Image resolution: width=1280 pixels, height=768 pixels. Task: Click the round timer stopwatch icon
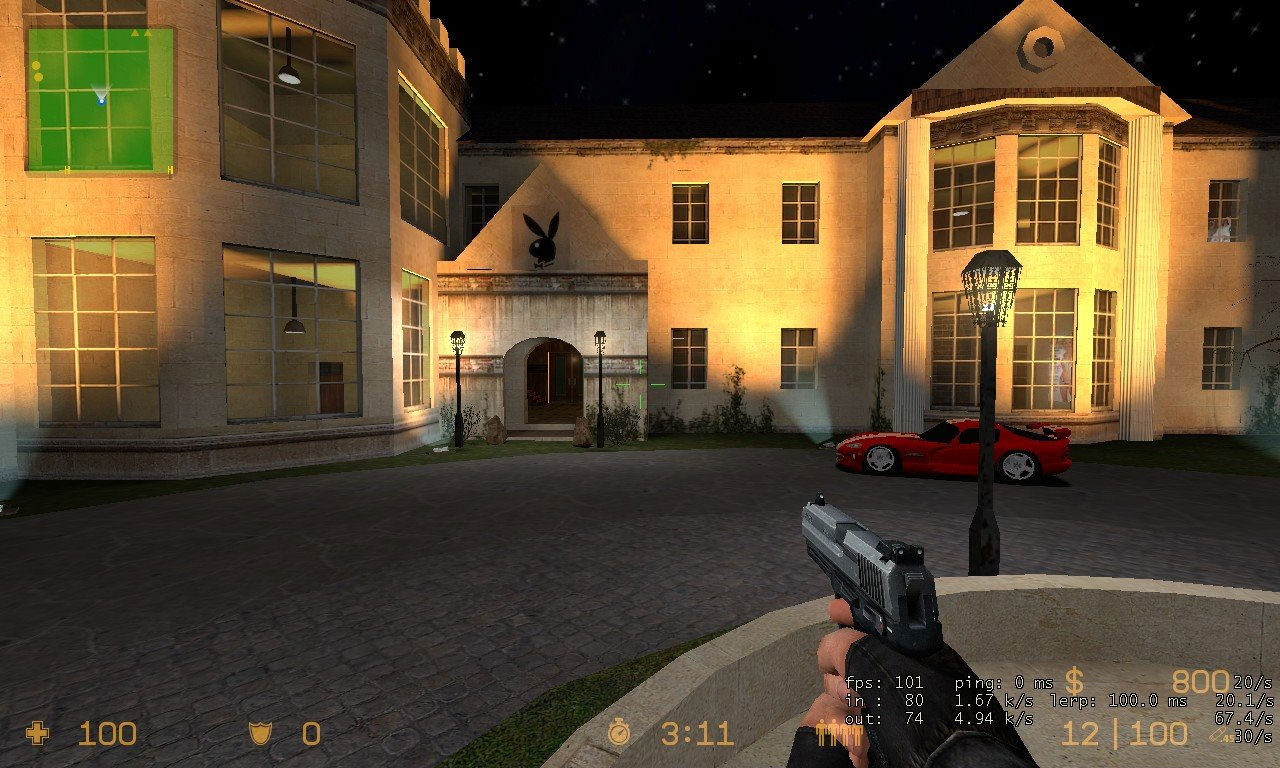[x=620, y=734]
